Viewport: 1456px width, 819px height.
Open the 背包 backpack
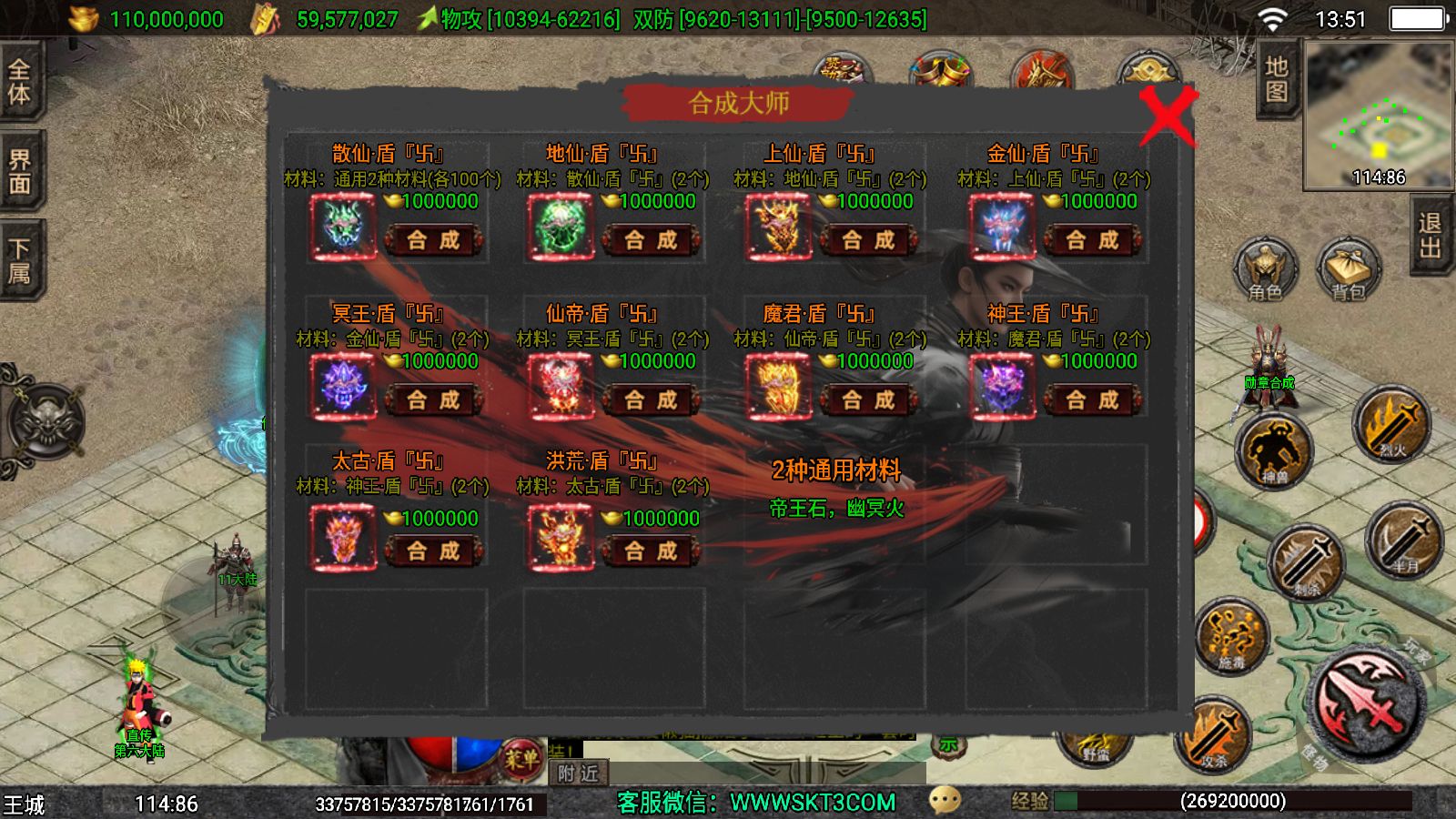pyautogui.click(x=1349, y=270)
